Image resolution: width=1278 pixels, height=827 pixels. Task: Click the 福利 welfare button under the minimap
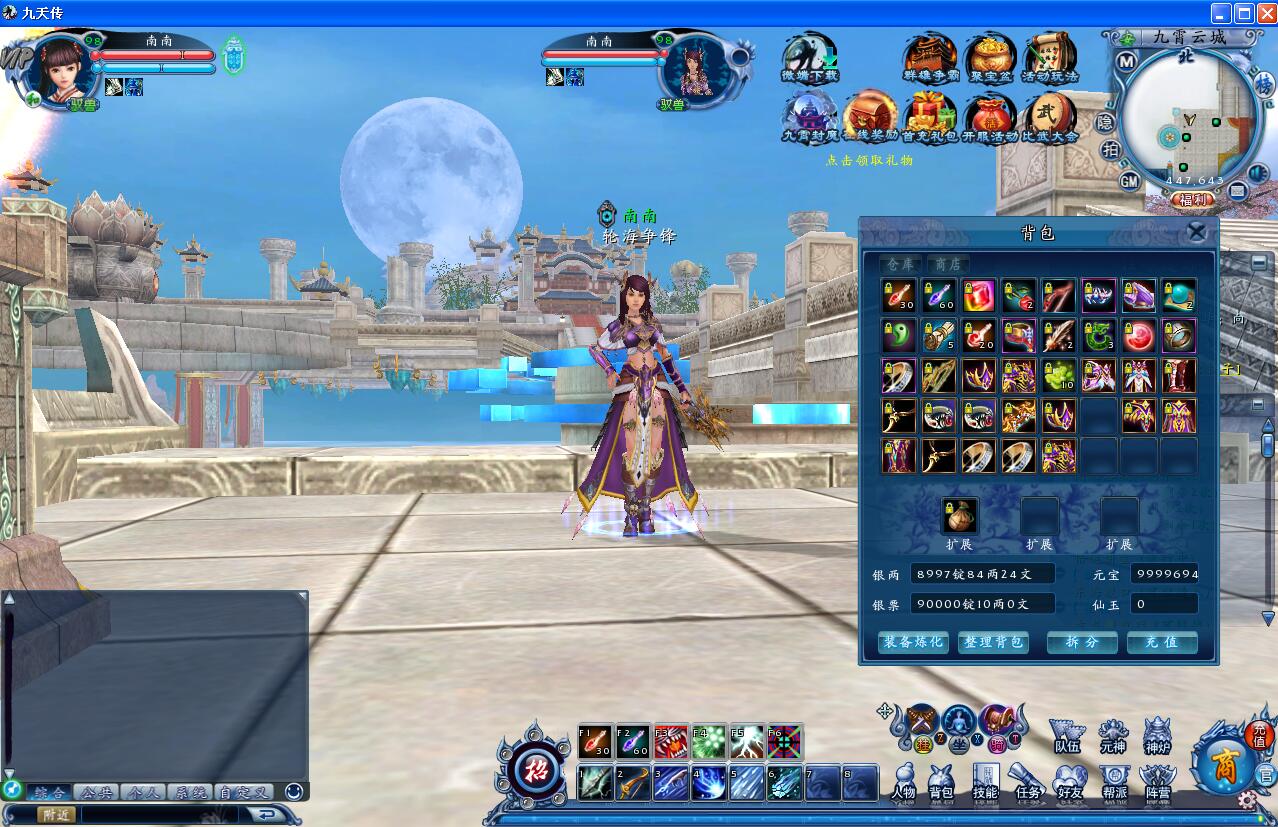point(1193,200)
